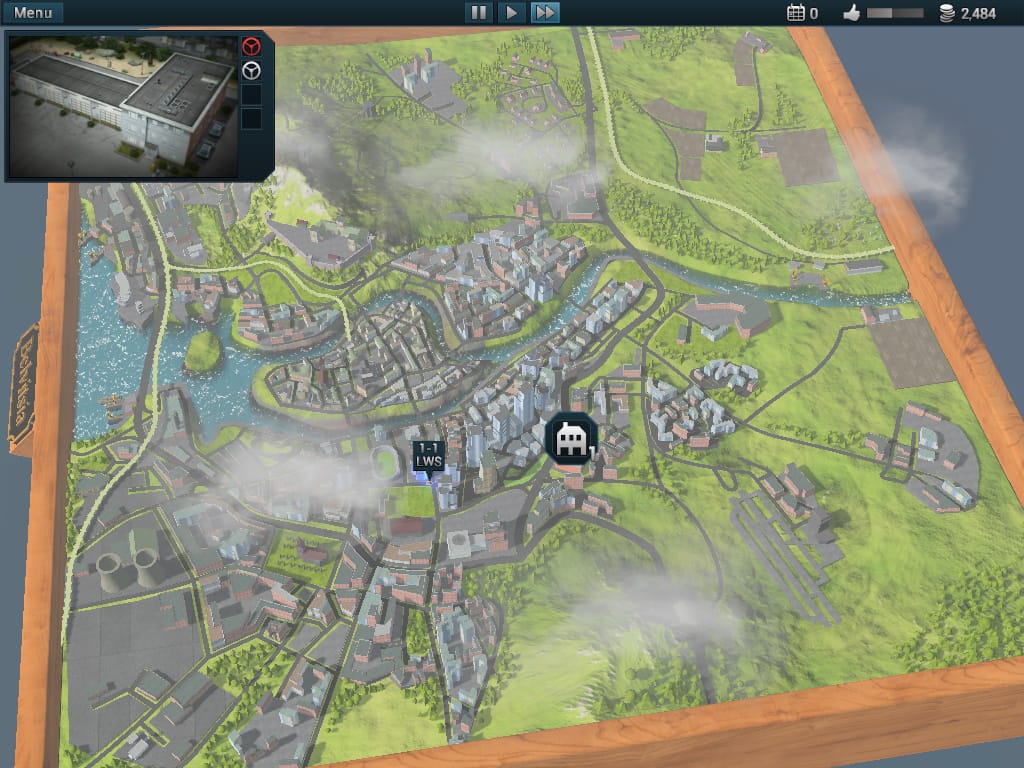Click the building camera preview thumbnail
The image size is (1024, 768).
(123, 105)
